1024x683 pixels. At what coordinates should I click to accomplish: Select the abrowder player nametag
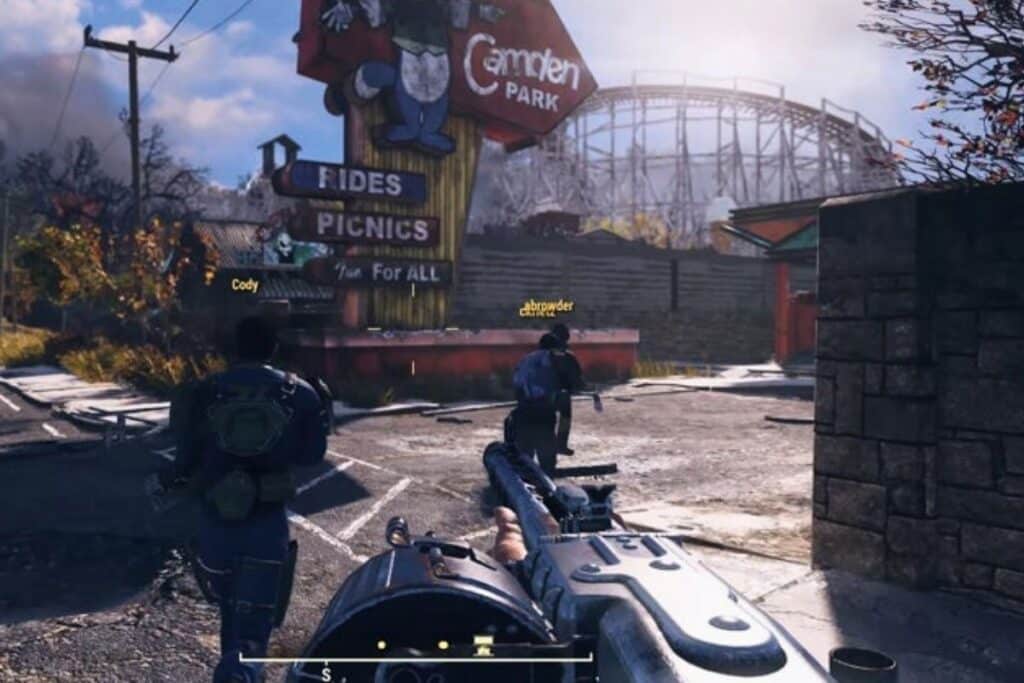pyautogui.click(x=548, y=306)
